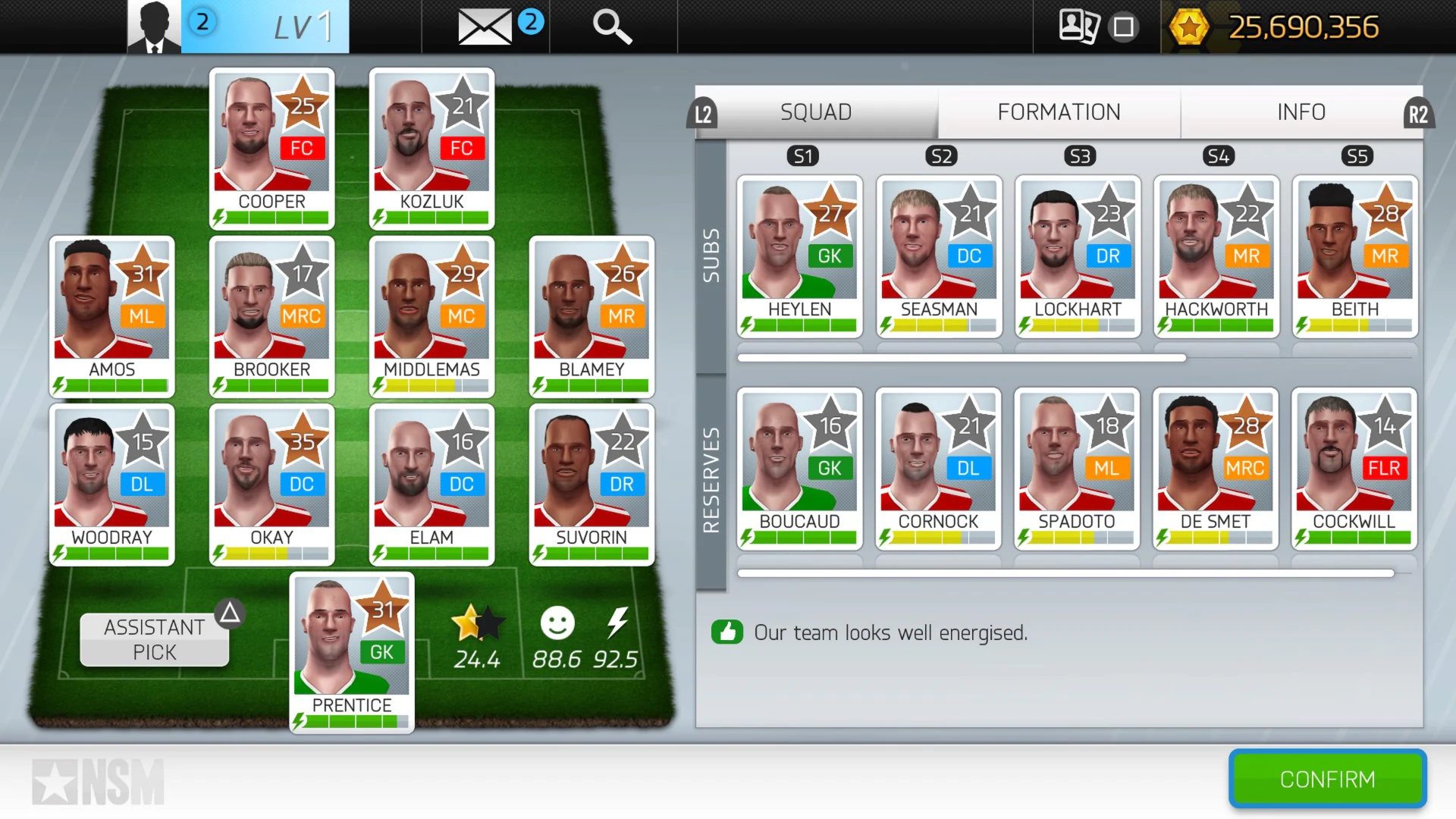
Task: Select goalkeeper HEYLEN in sub slot S1
Action: tap(799, 258)
